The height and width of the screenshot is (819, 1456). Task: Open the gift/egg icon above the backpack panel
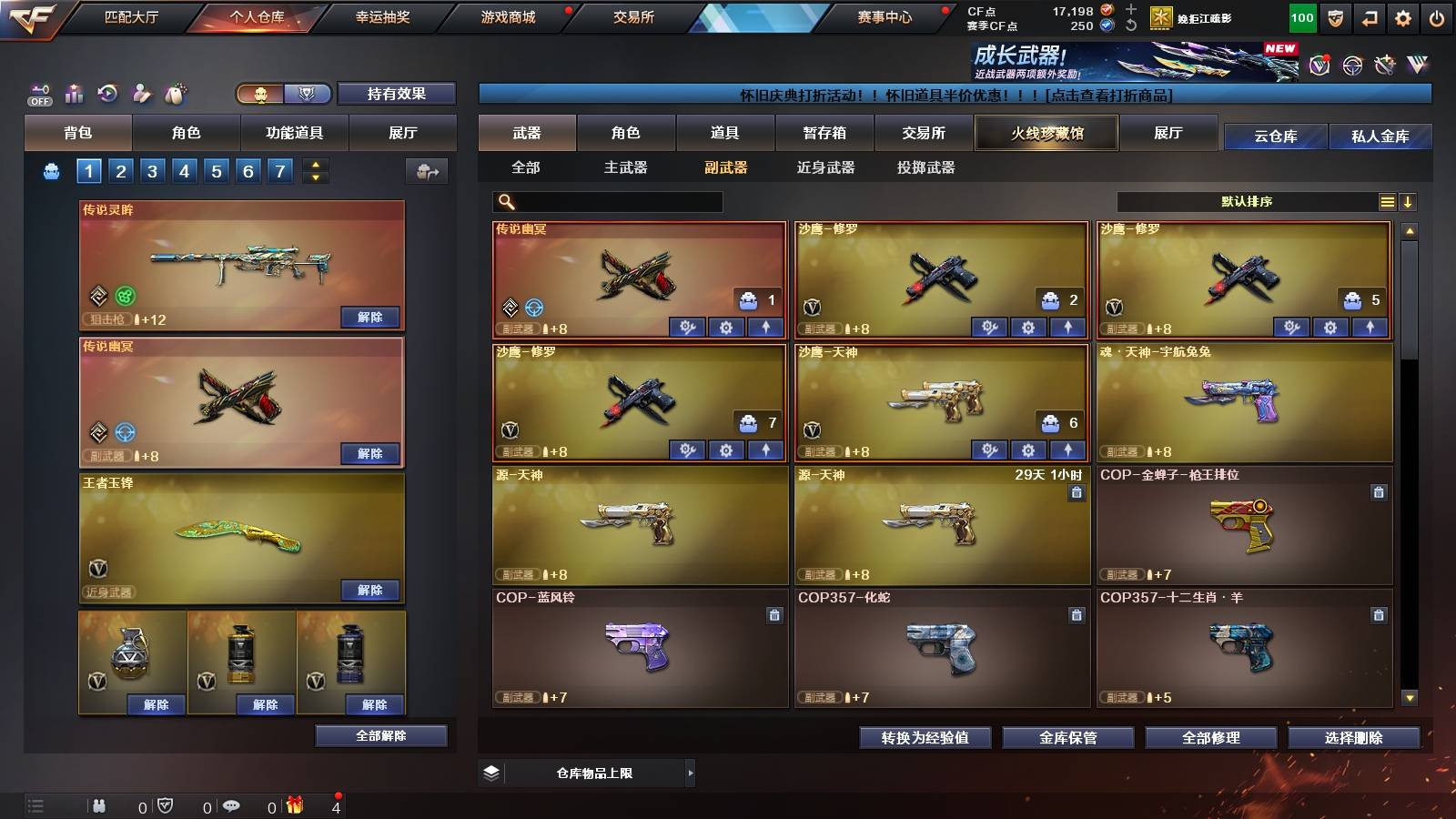point(175,94)
